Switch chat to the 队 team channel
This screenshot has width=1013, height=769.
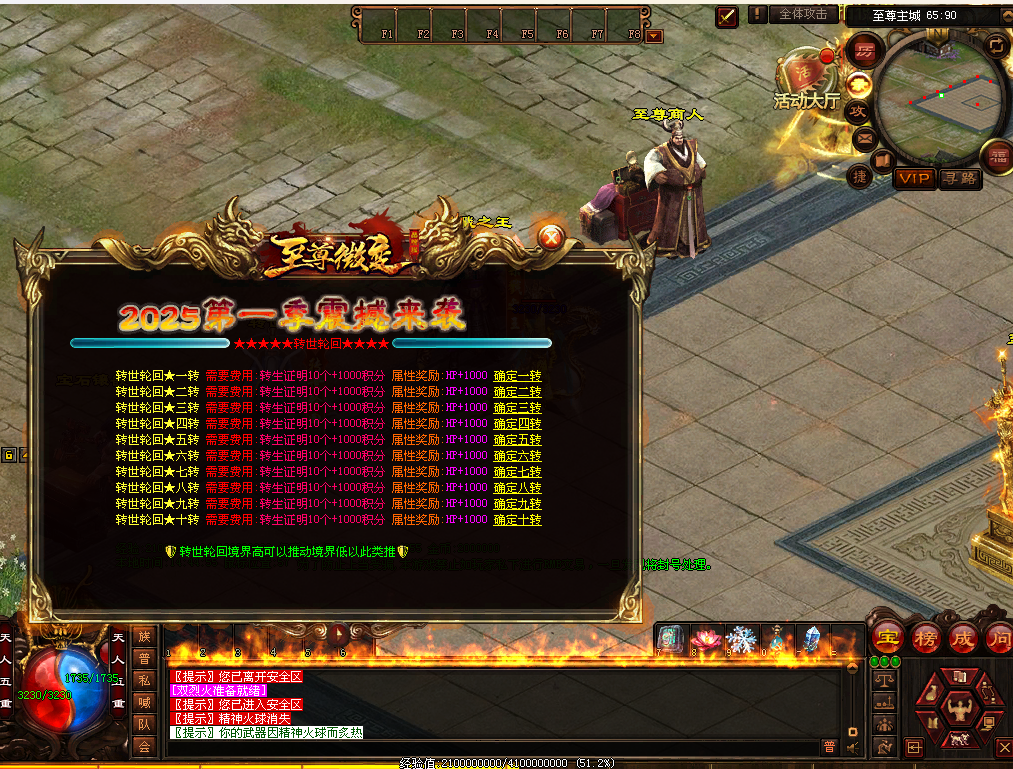point(144,724)
